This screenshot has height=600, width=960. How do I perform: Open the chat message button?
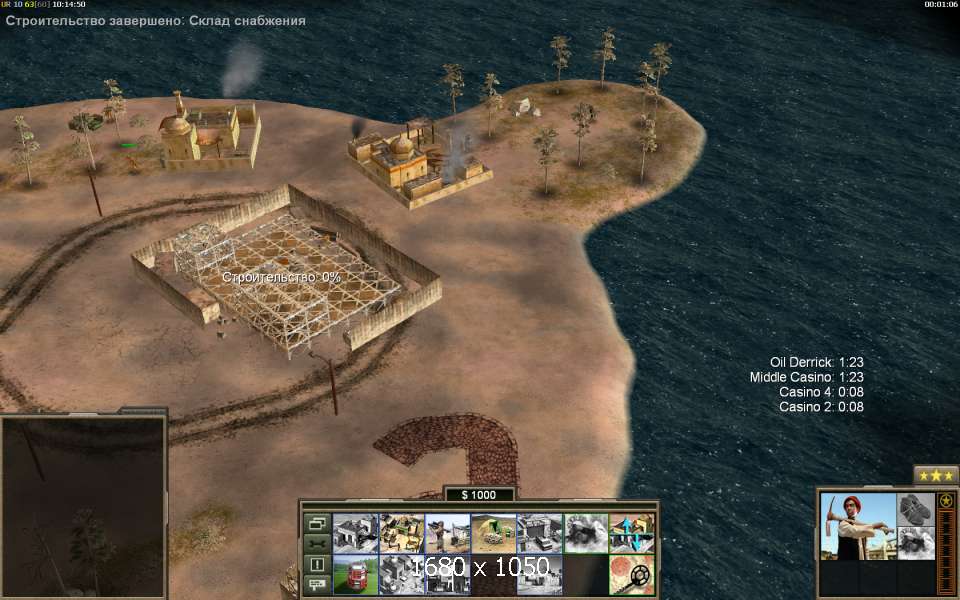[x=317, y=583]
